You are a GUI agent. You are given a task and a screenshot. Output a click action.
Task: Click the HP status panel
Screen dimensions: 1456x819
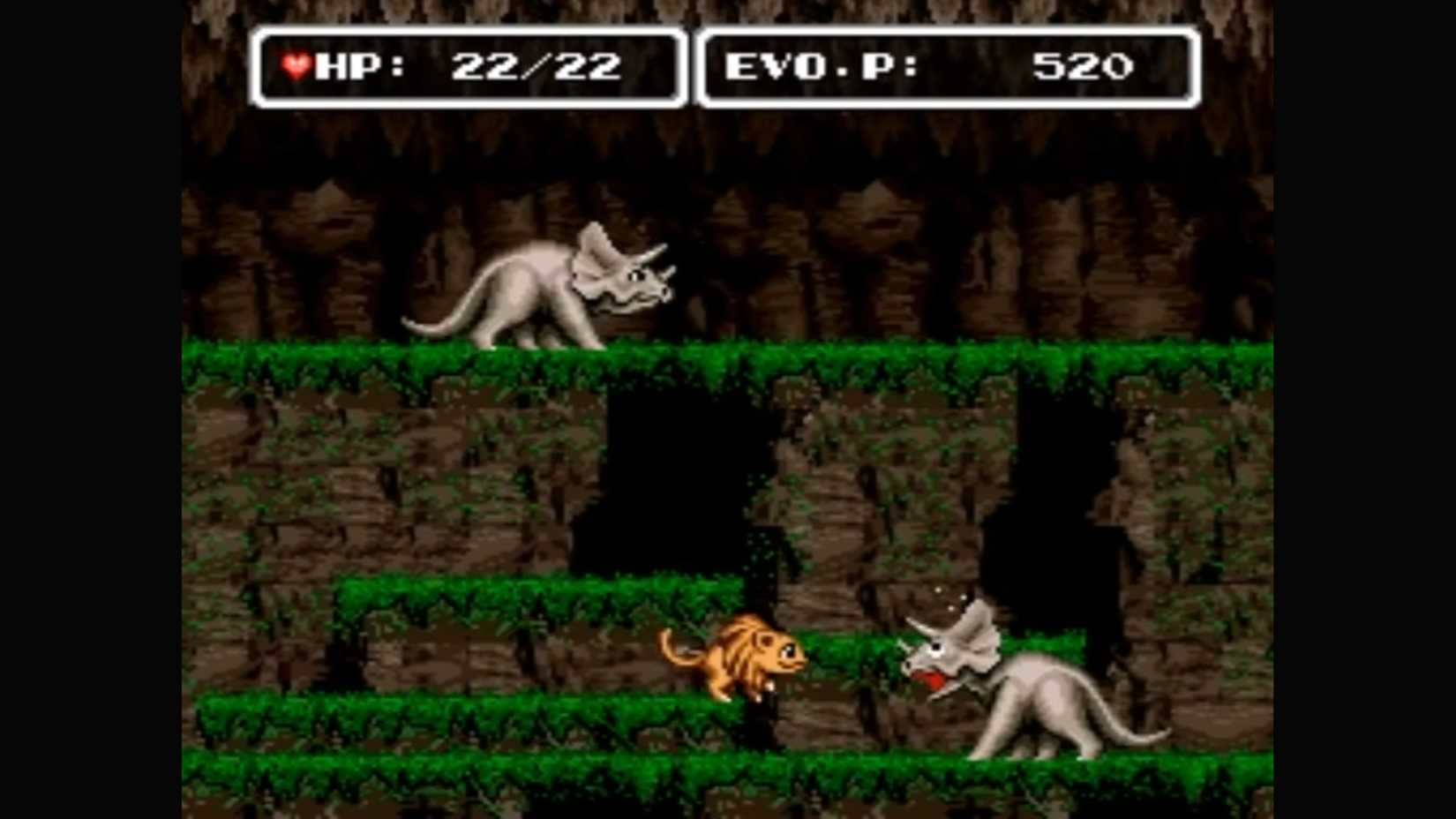[468, 64]
